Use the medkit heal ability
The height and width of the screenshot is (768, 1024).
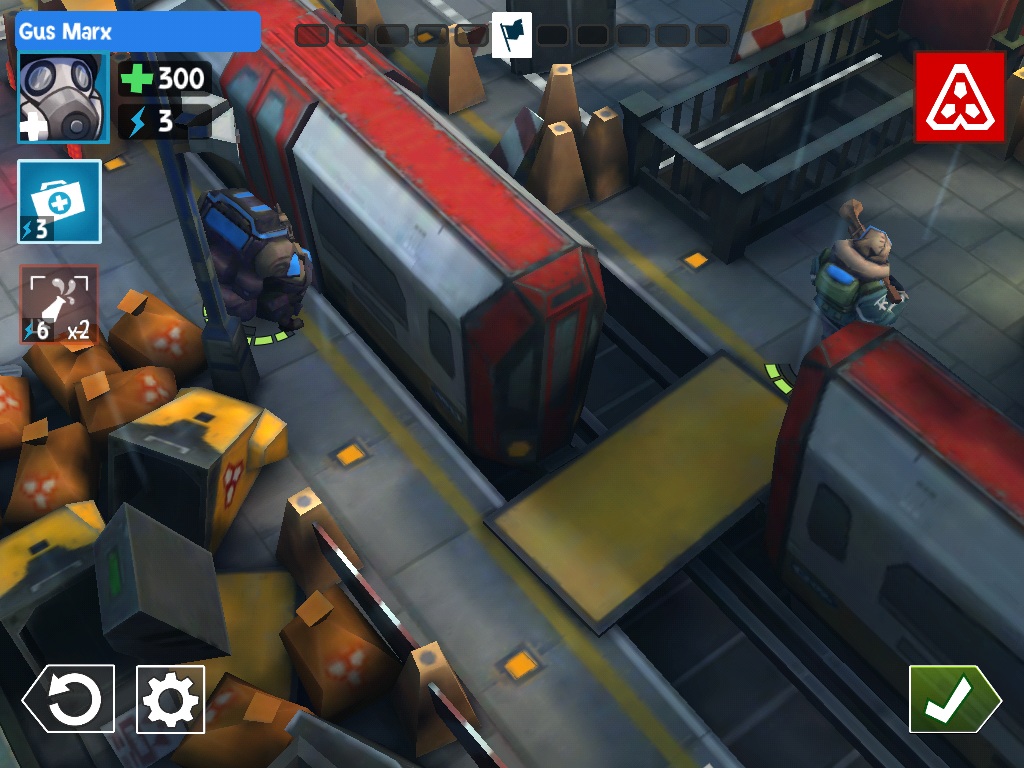tap(60, 201)
